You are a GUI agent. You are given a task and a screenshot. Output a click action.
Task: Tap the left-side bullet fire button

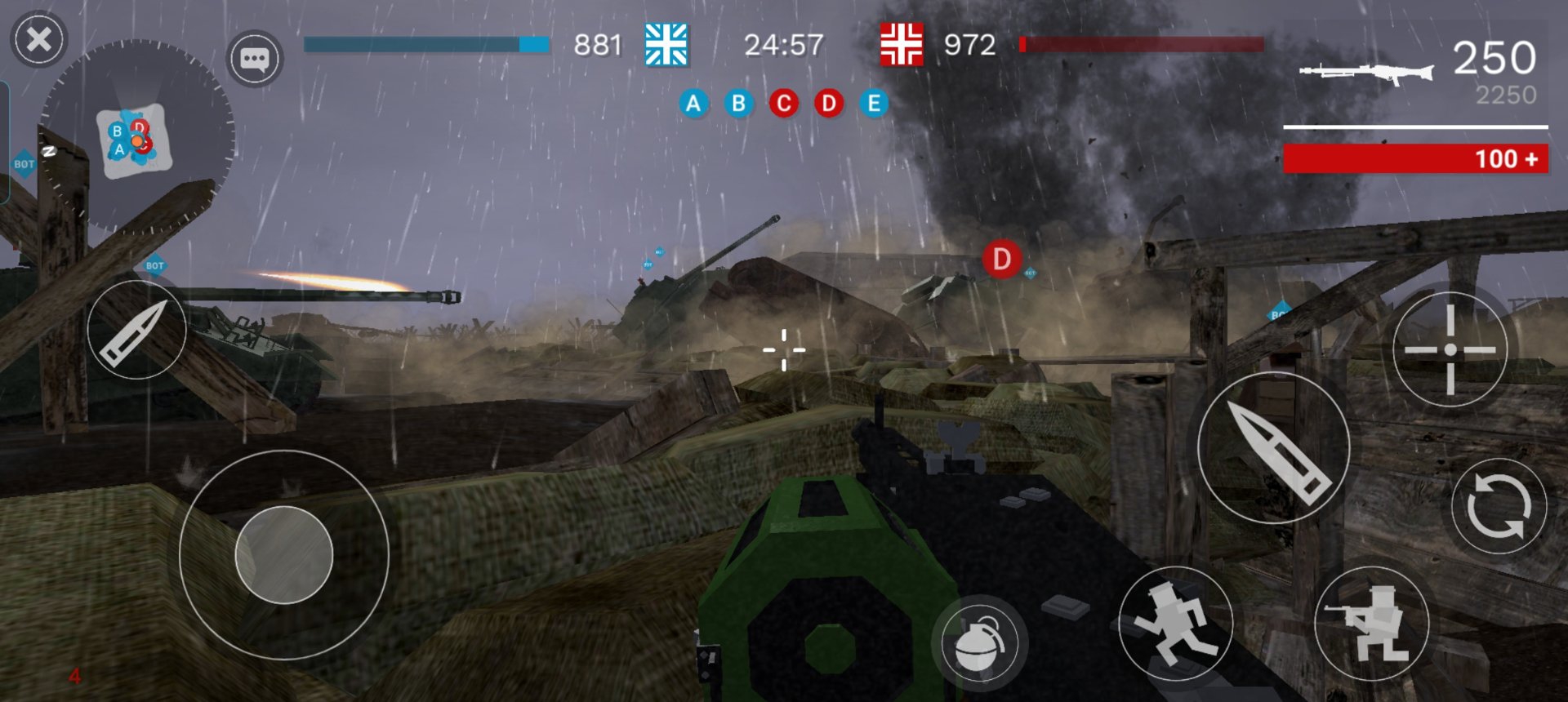136,330
